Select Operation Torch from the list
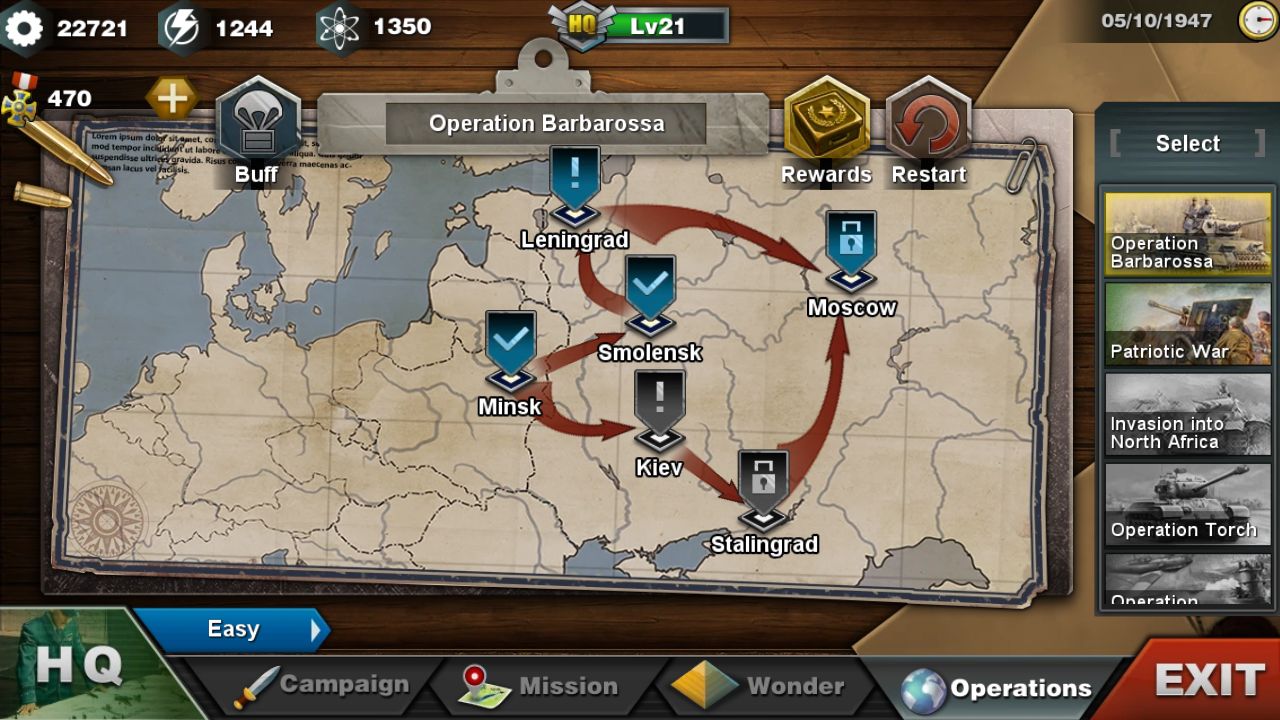 1188,504
